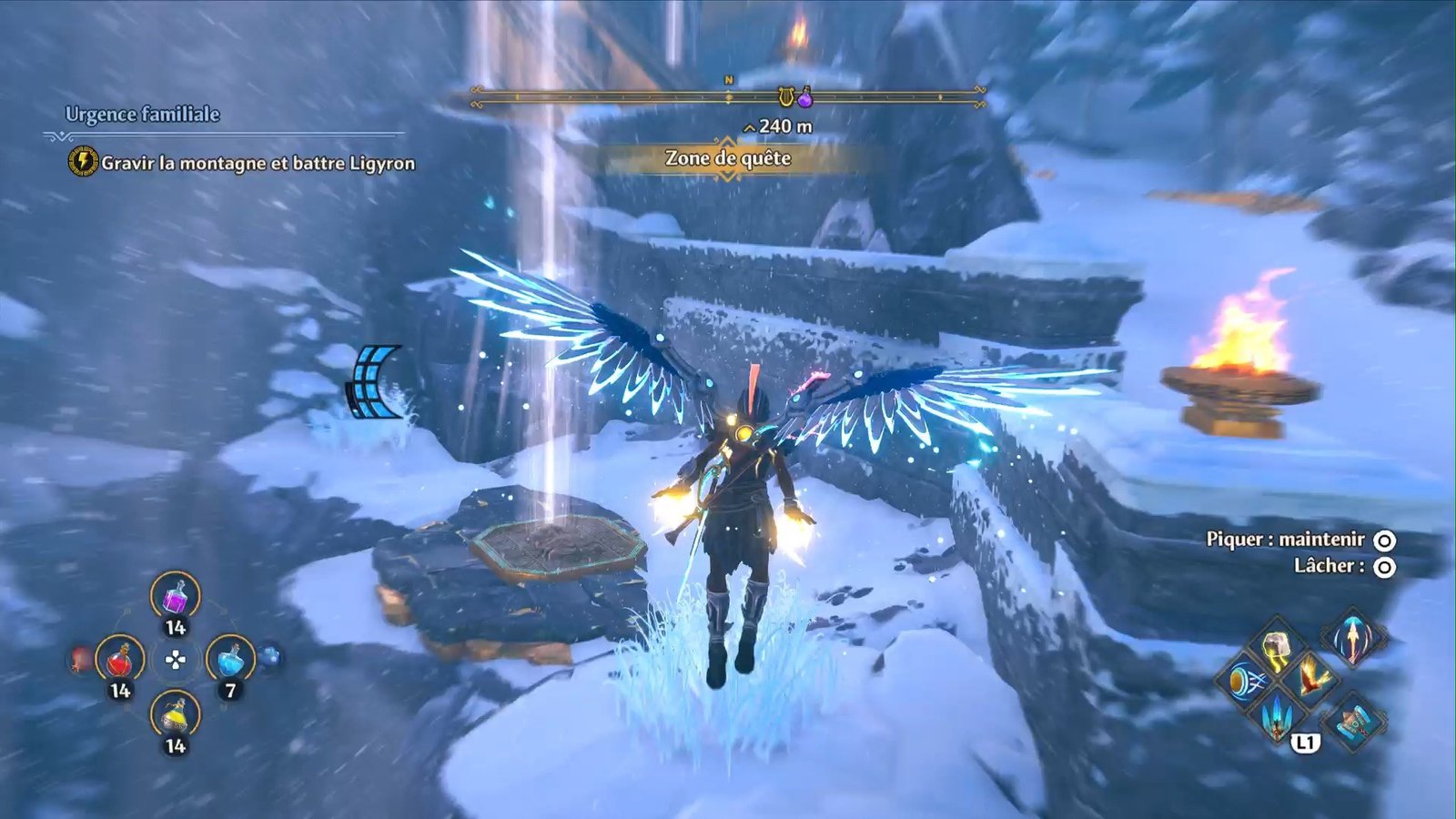Select the lightning bolt quest objective icon
This screenshot has height=819, width=1456.
click(x=83, y=162)
